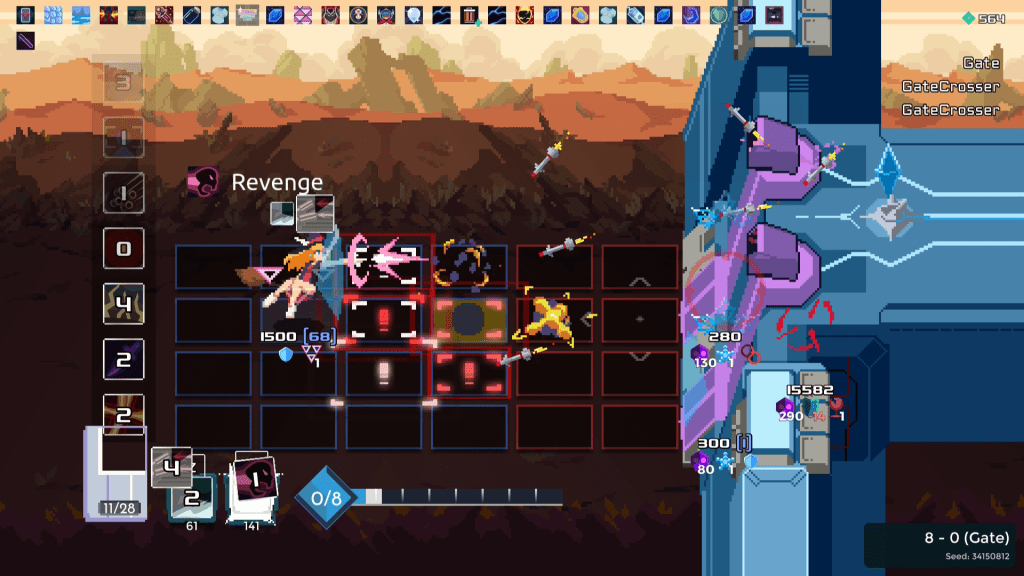Check the teal gem currency counter
The width and height of the screenshot is (1024, 576).
[x=984, y=18]
